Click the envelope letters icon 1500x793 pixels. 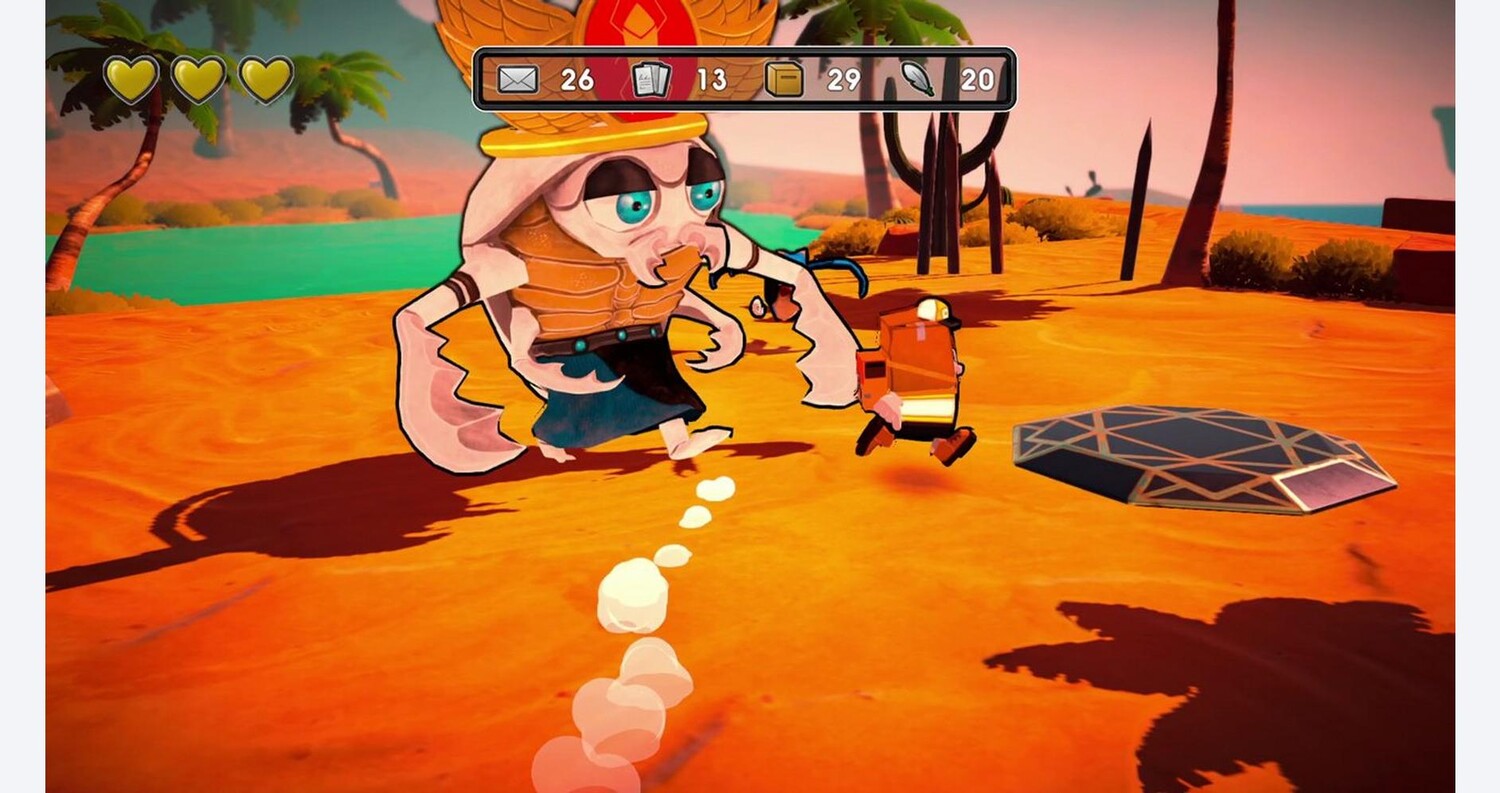point(518,79)
